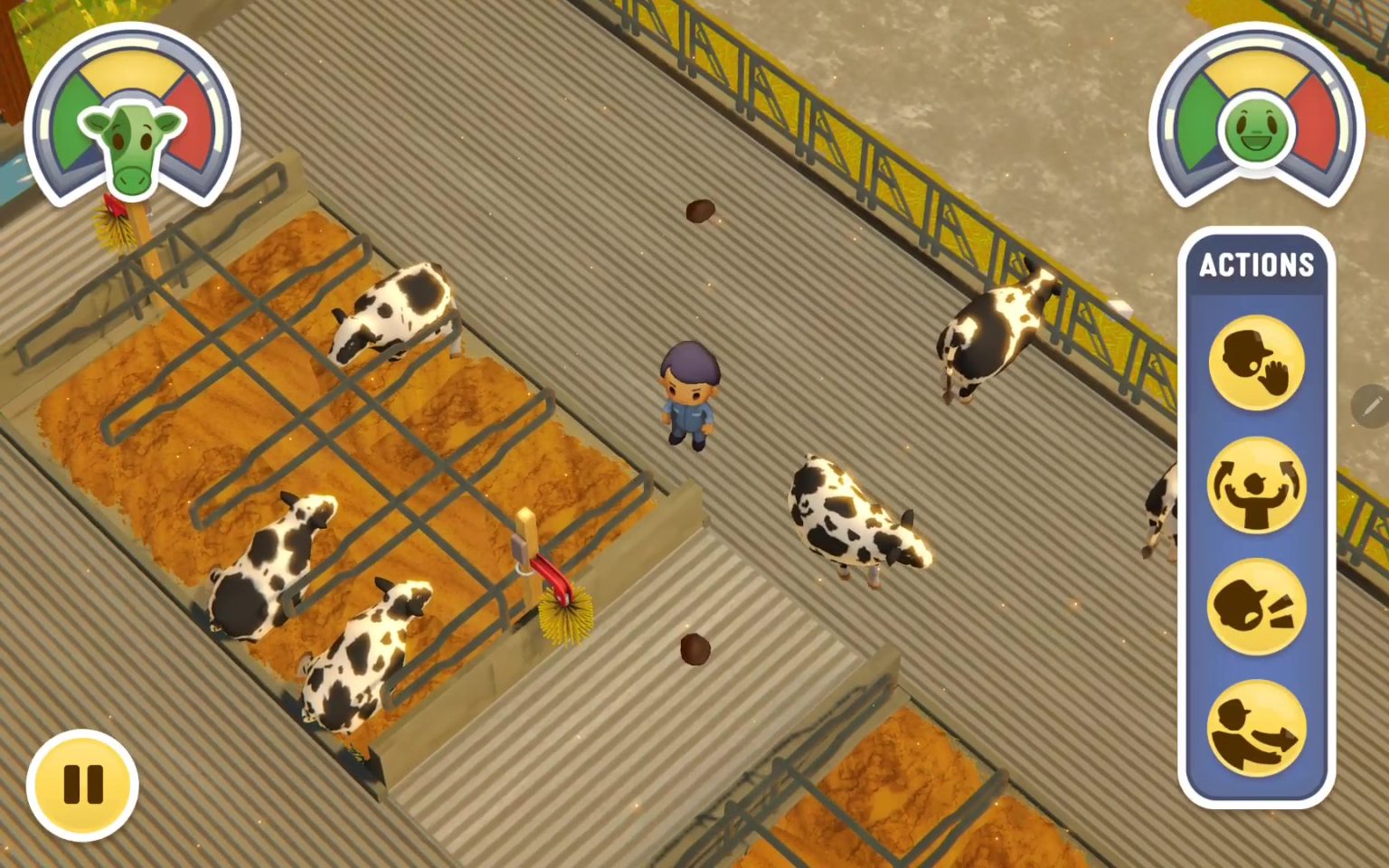The height and width of the screenshot is (868, 1389).
Task: Click the manure pile above the farmer
Action: point(703,212)
